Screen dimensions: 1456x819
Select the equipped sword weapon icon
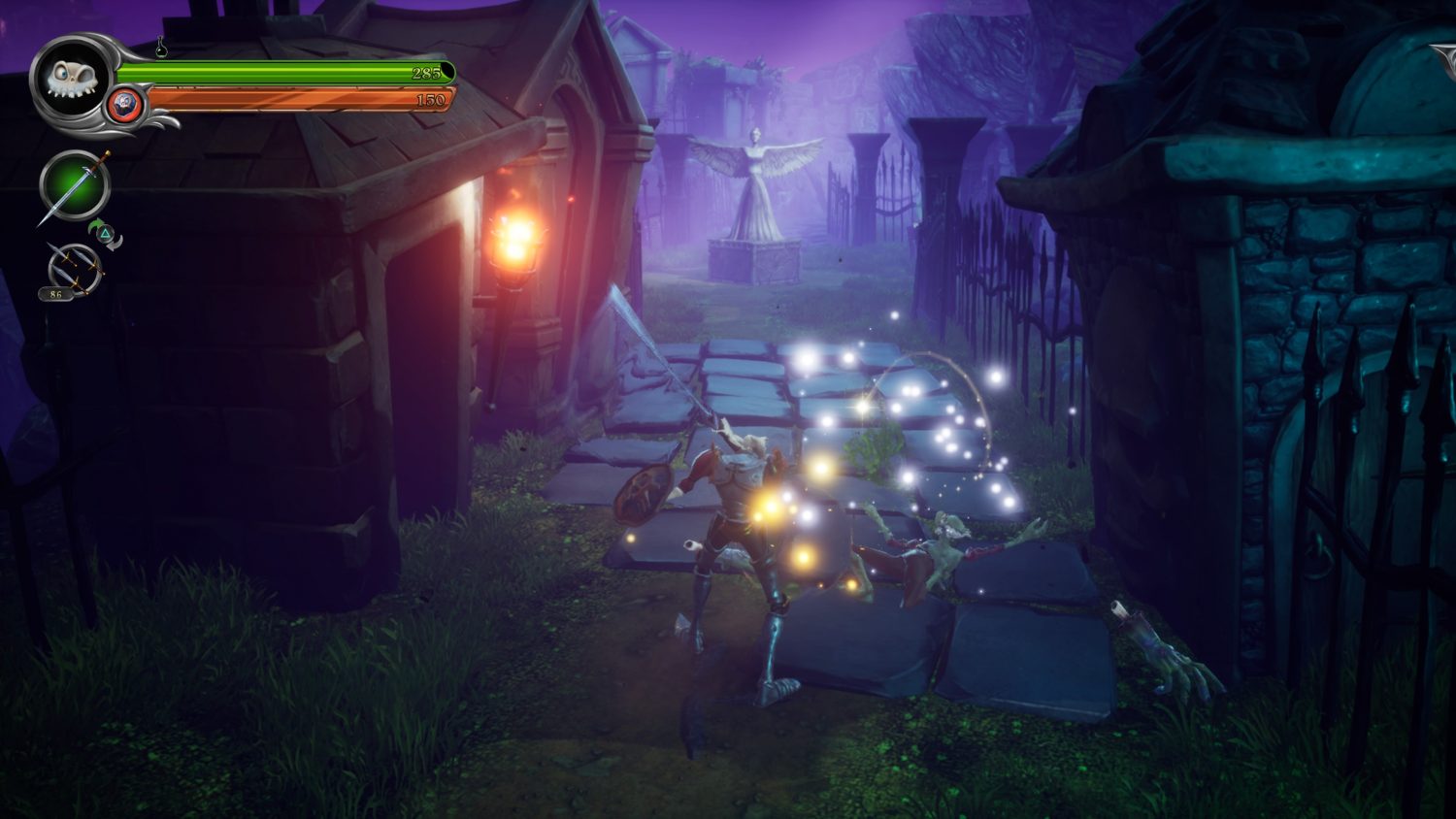pyautogui.click(x=74, y=186)
